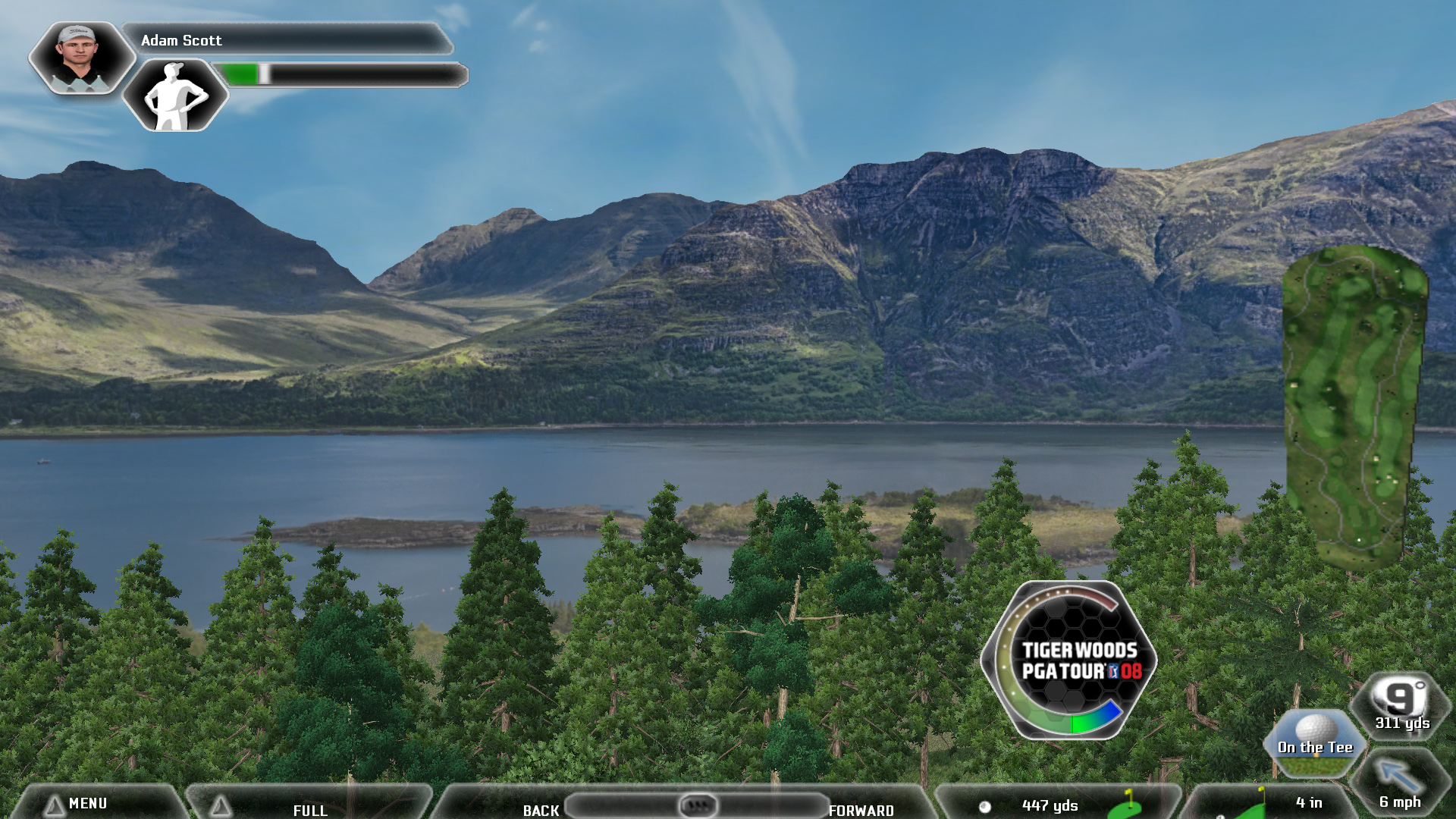Click the hole overview minimap
The width and height of the screenshot is (1456, 819).
click(1354, 406)
